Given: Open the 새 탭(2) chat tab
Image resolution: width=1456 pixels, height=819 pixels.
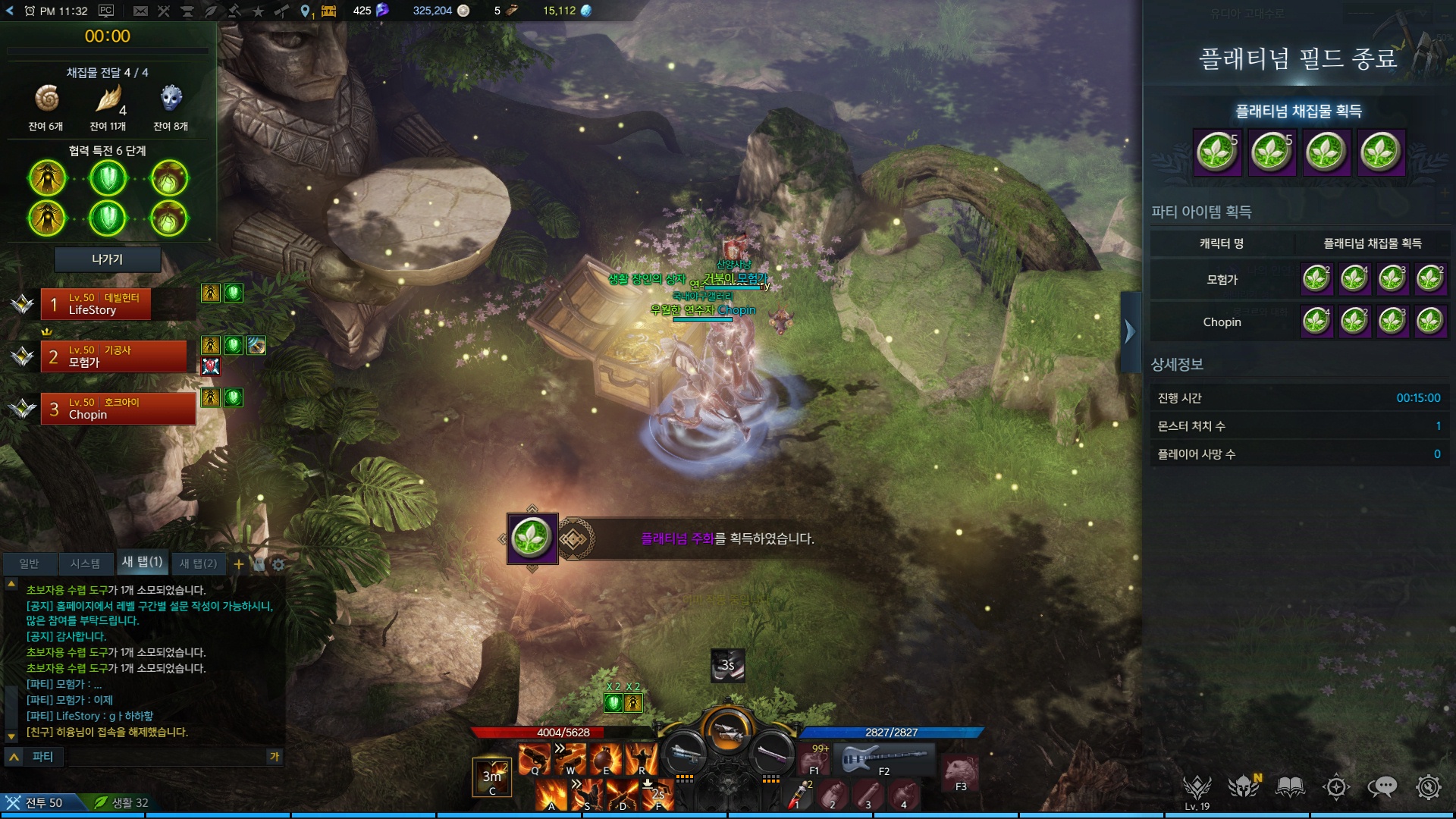Looking at the screenshot, I should point(198,563).
